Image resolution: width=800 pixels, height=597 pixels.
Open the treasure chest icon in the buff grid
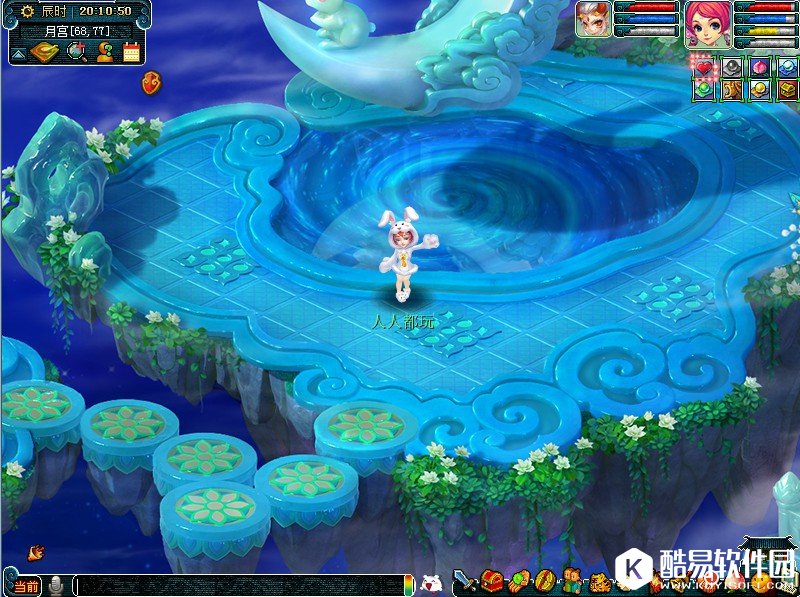click(787, 90)
